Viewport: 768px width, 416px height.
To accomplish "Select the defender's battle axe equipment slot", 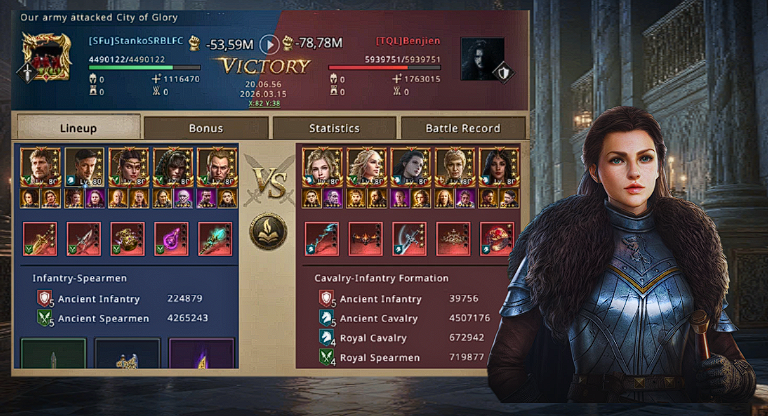I will tap(409, 239).
